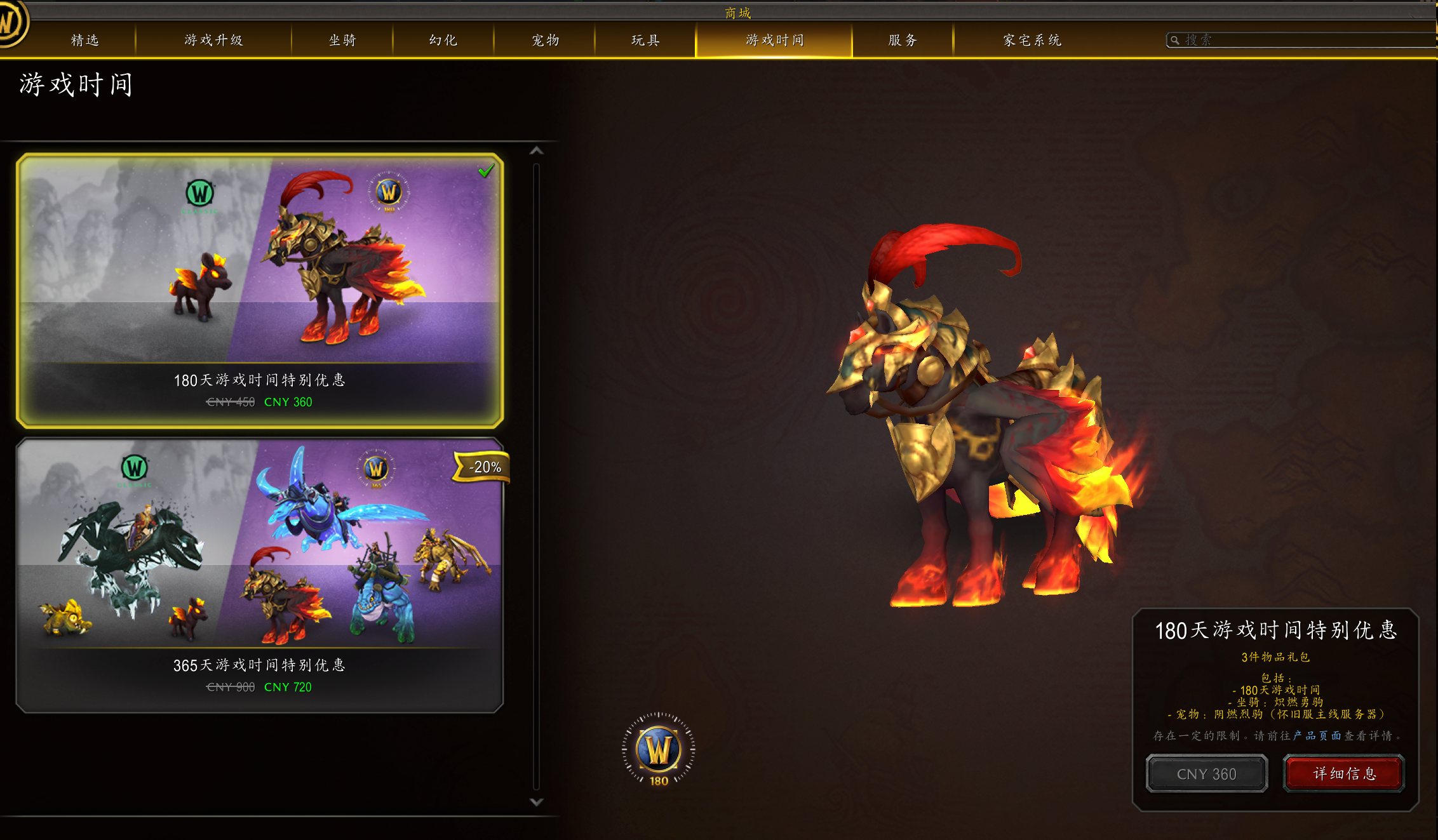Select the 坐骑 category tab

(x=342, y=40)
